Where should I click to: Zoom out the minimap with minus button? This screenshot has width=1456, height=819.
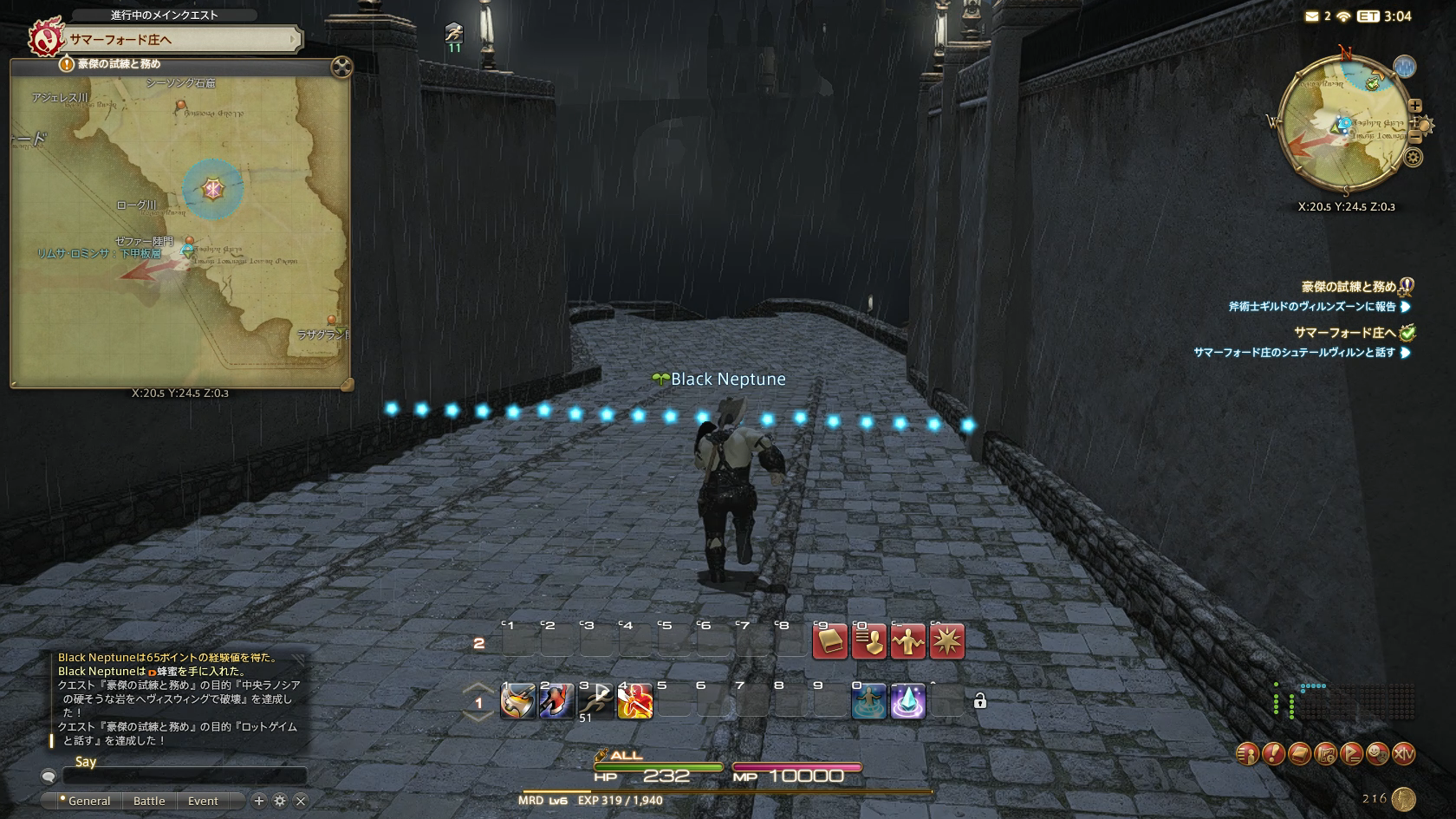point(1416,137)
